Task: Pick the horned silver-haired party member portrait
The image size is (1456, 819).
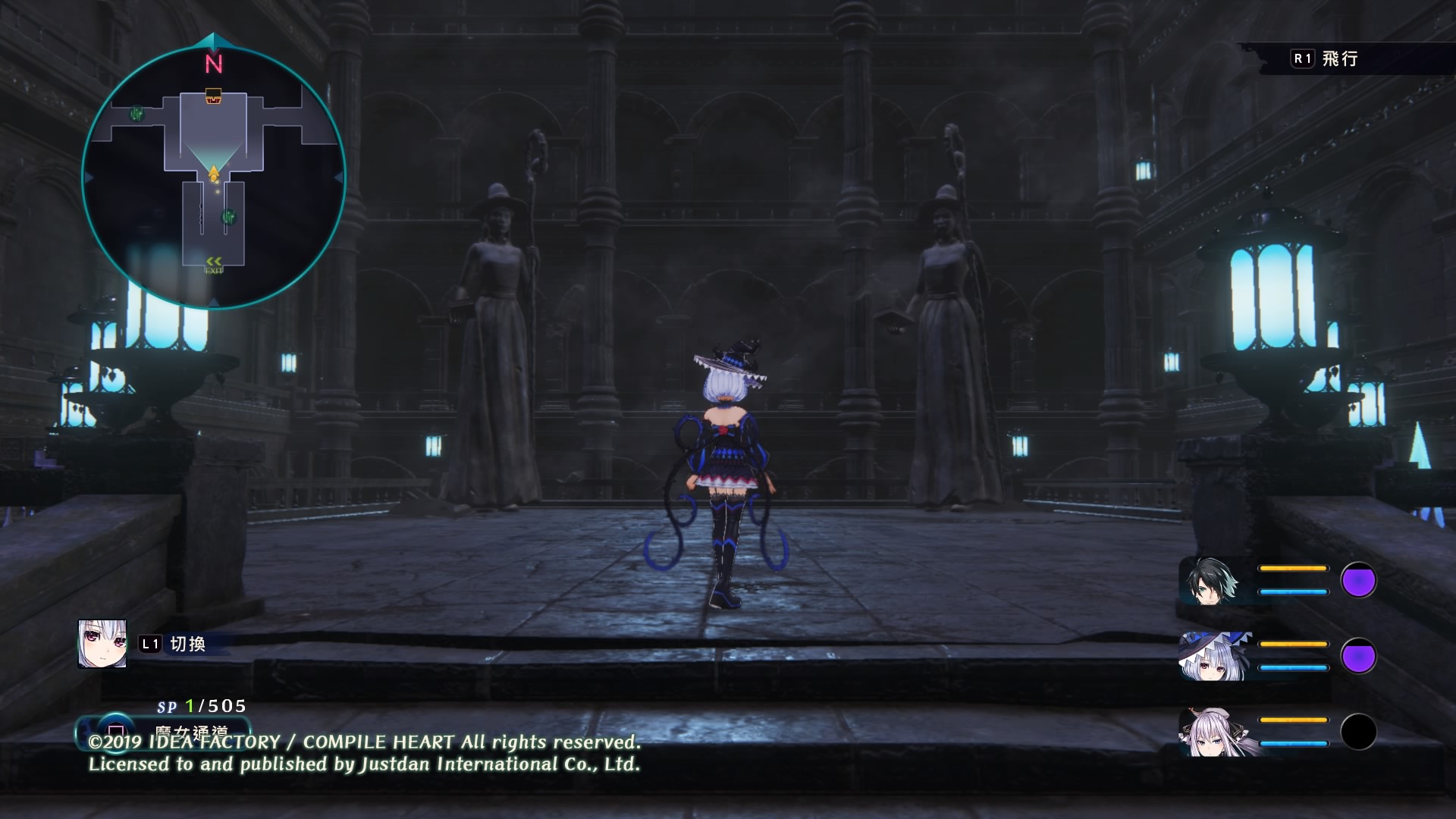Action: (1213, 733)
